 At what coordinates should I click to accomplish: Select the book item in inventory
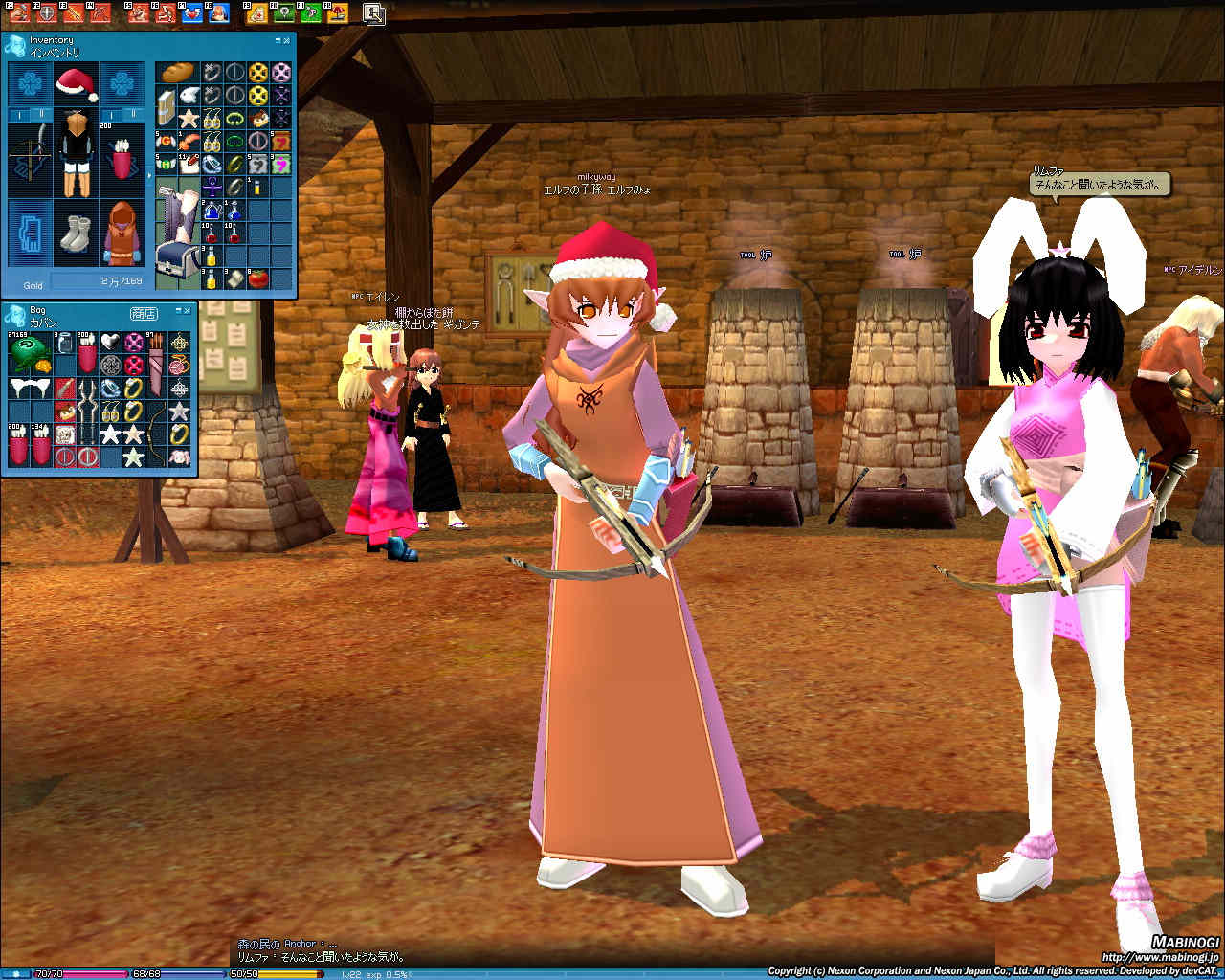coord(167,106)
